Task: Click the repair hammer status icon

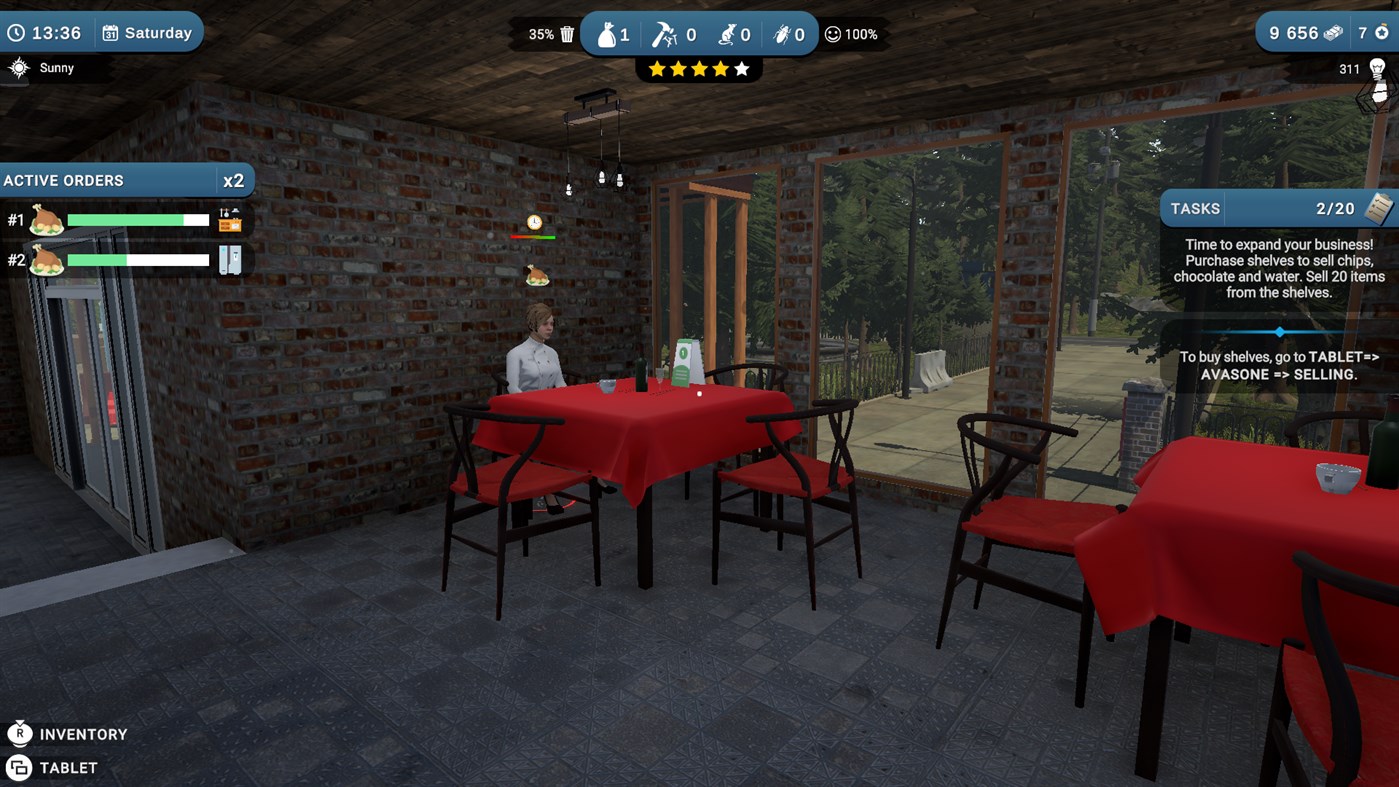Action: tap(665, 33)
